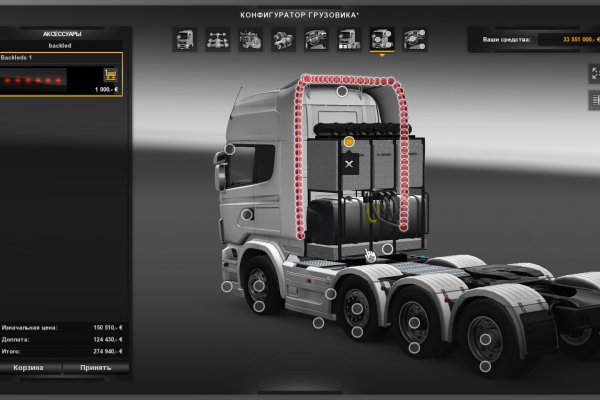Click the orange selected accessory slot marker

(x=349, y=143)
